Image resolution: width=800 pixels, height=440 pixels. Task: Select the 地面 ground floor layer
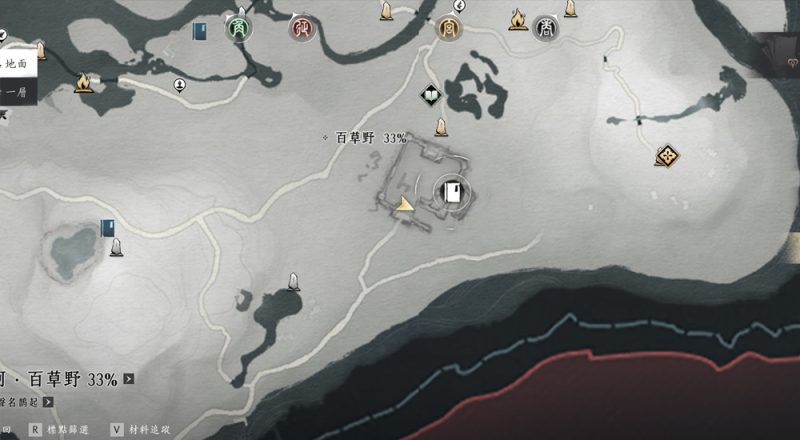[20, 63]
